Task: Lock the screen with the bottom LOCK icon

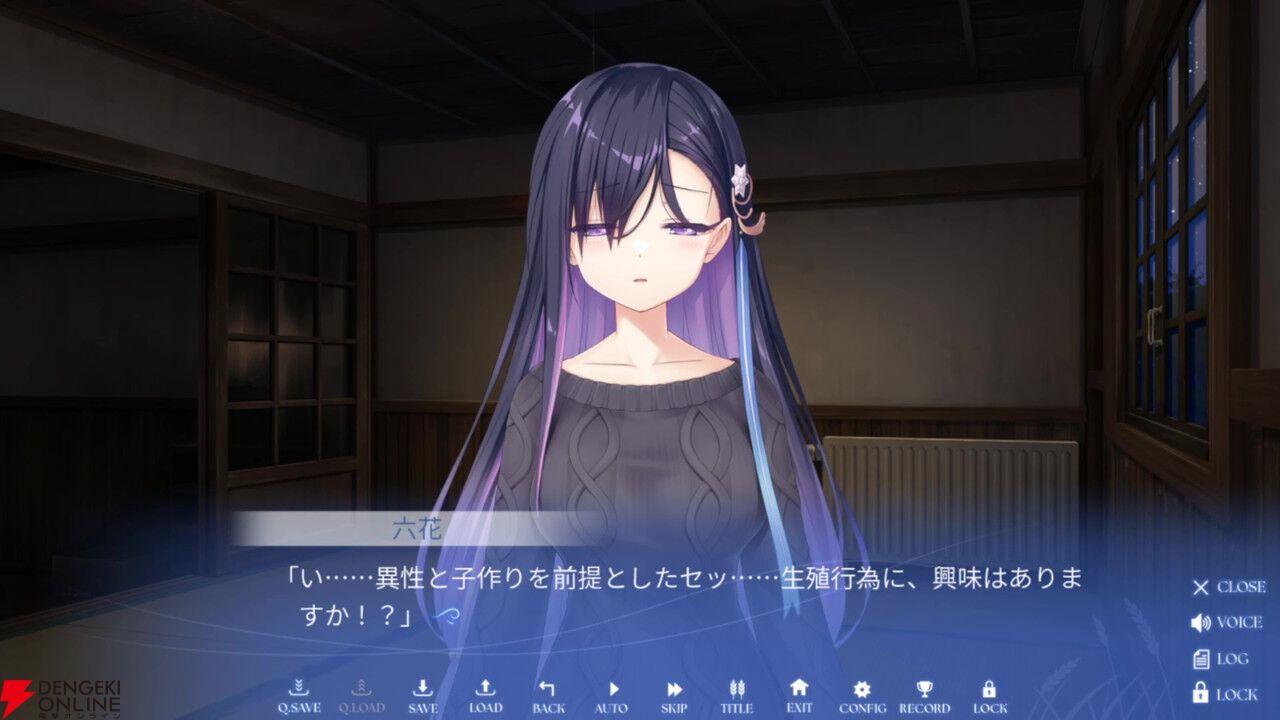Action: pos(988,693)
